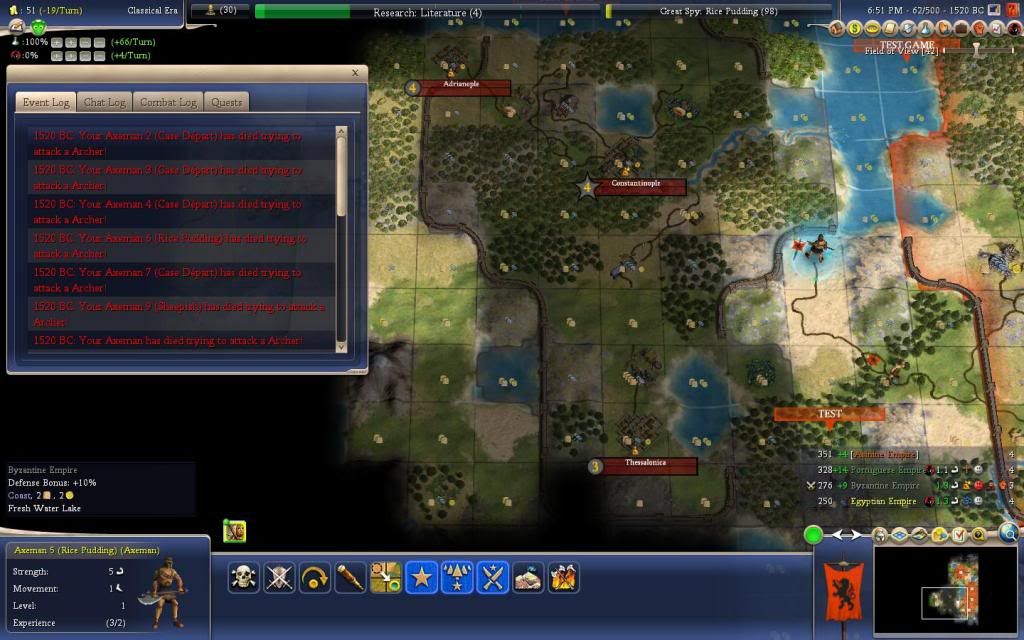The width and height of the screenshot is (1024, 640).
Task: Activate the burning pillage command
Action: coord(564,577)
